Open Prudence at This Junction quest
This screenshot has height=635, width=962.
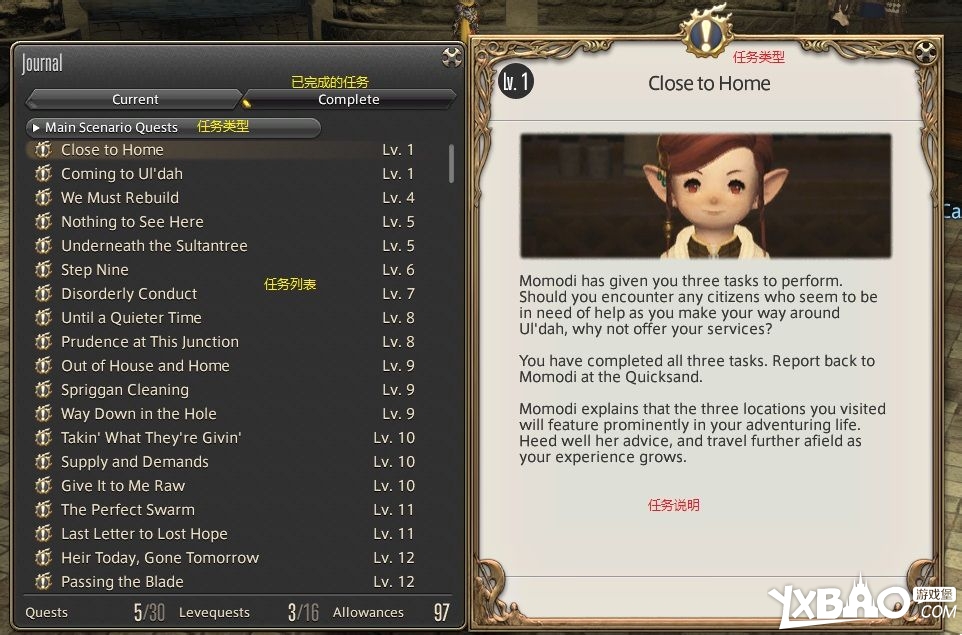[150, 342]
